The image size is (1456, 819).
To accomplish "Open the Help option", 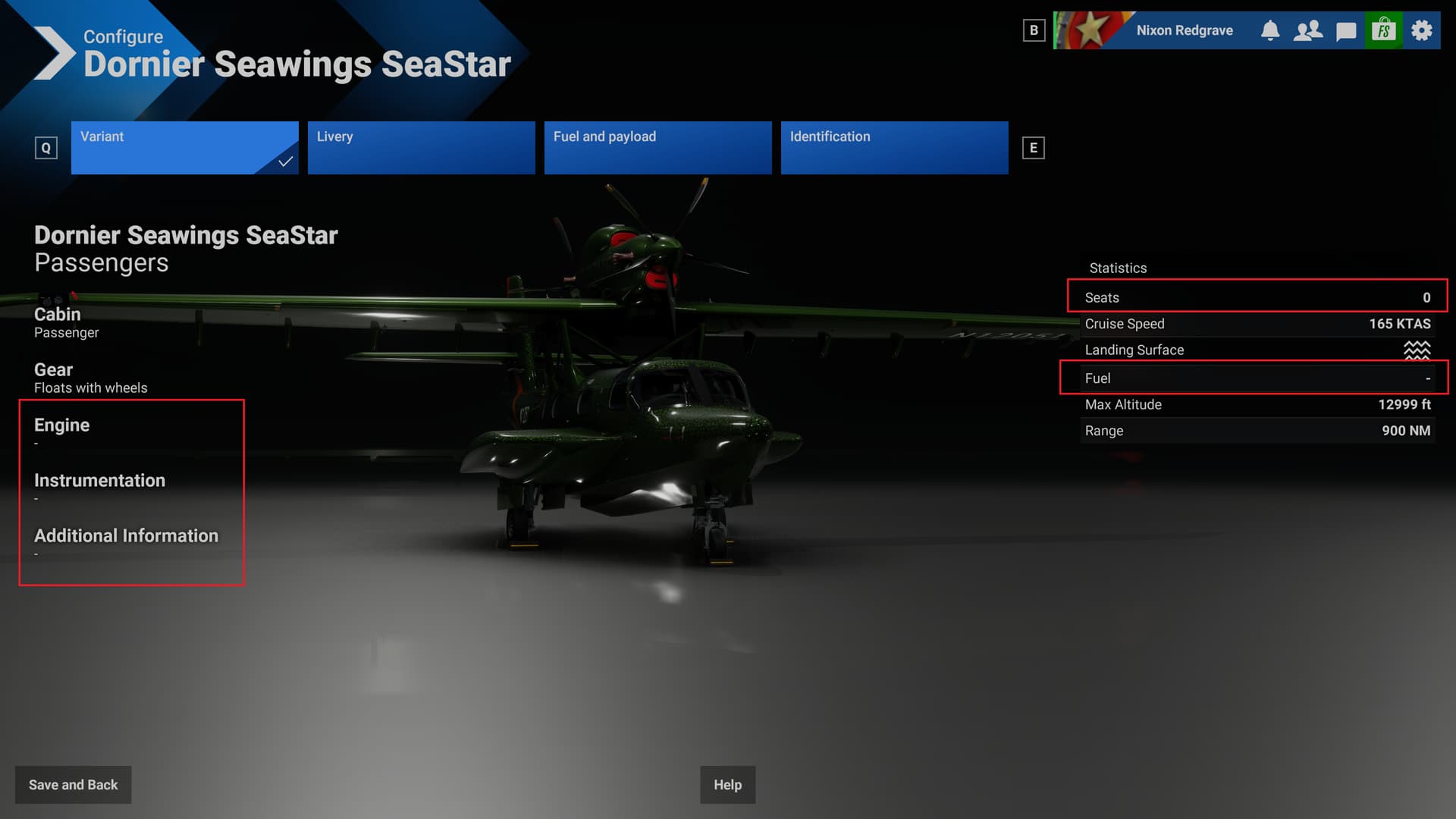I will pos(727,785).
